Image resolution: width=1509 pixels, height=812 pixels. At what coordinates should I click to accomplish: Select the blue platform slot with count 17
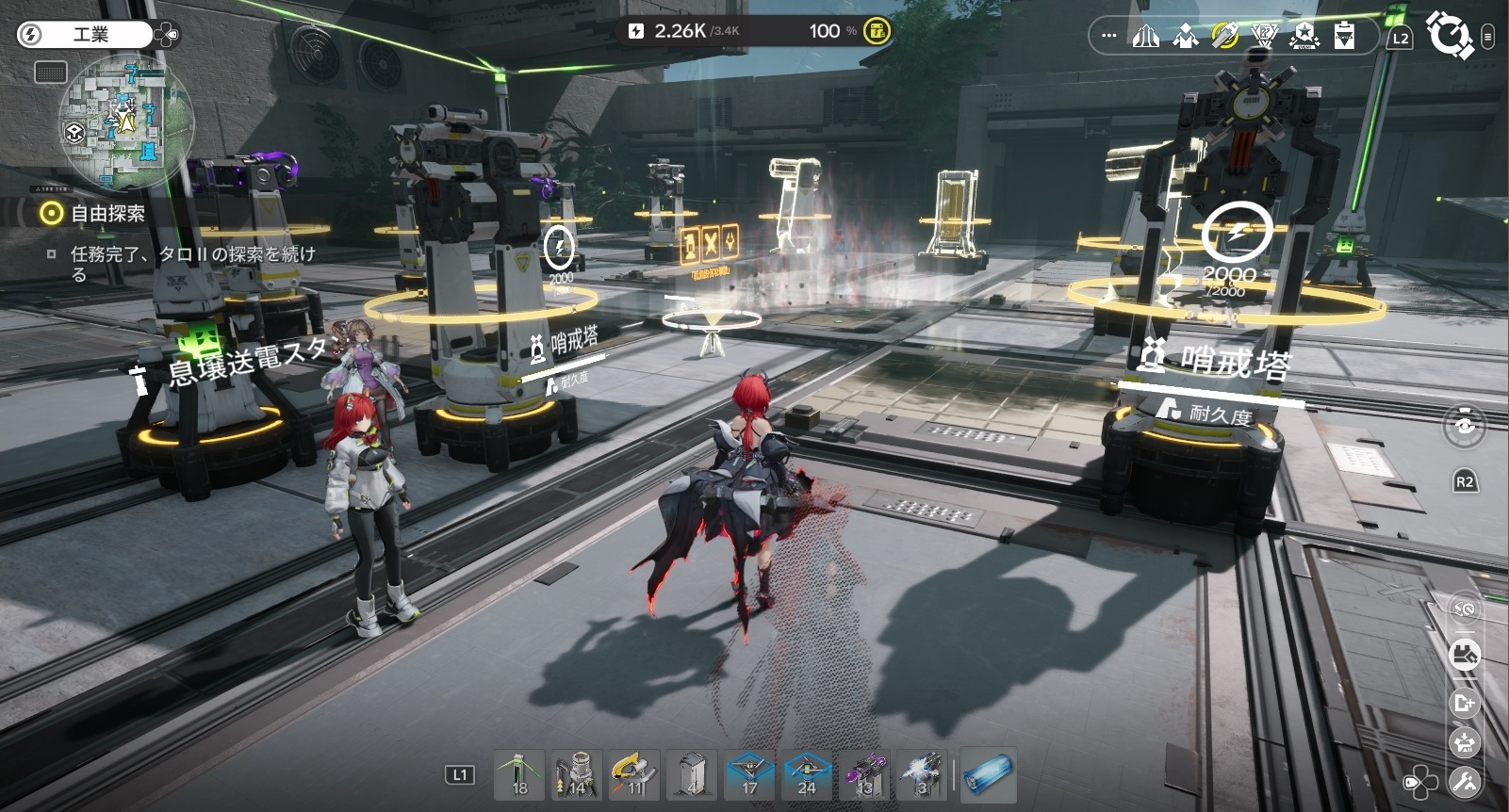pyautogui.click(x=749, y=774)
